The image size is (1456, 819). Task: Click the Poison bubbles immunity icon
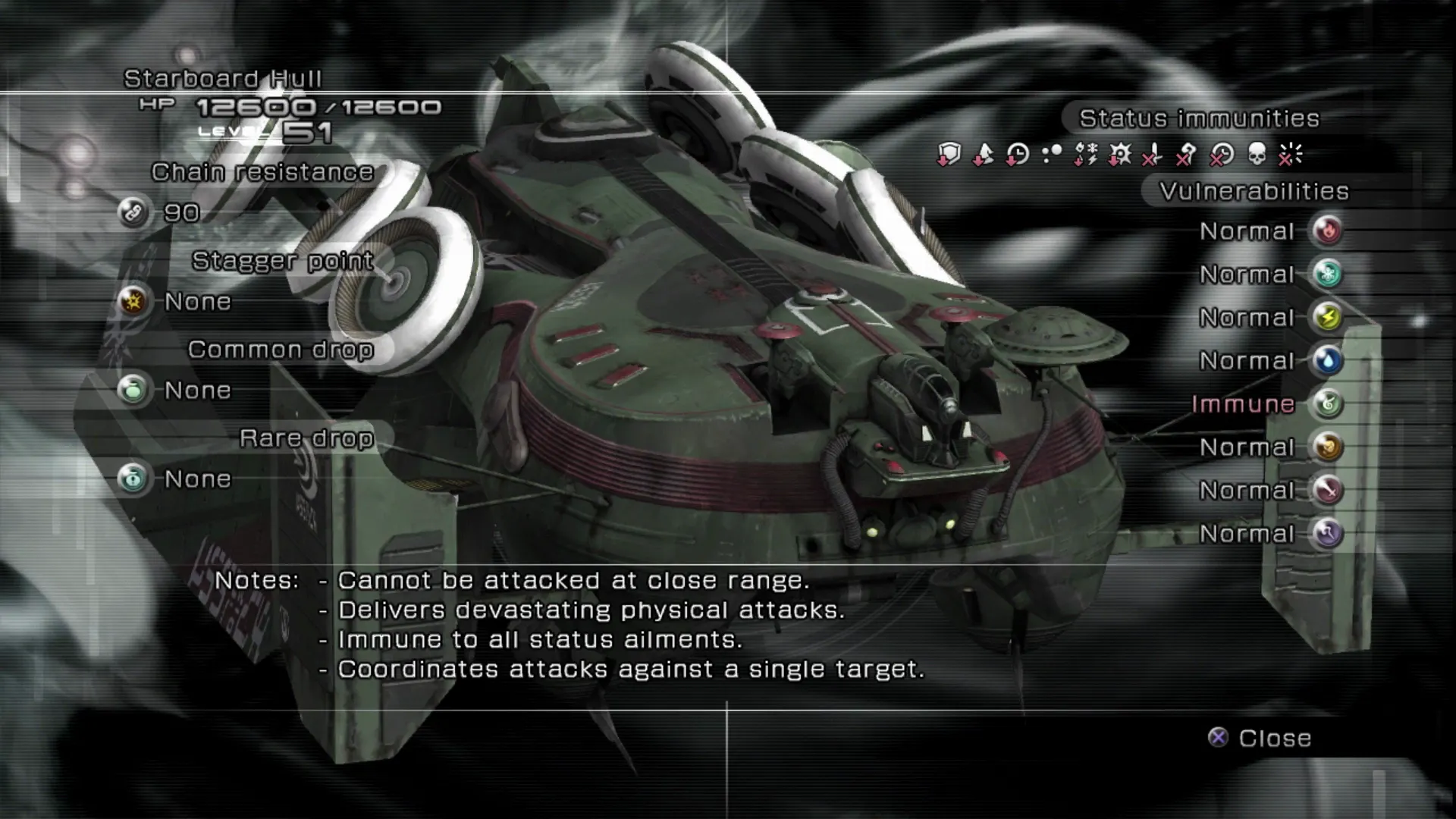coord(1052,155)
